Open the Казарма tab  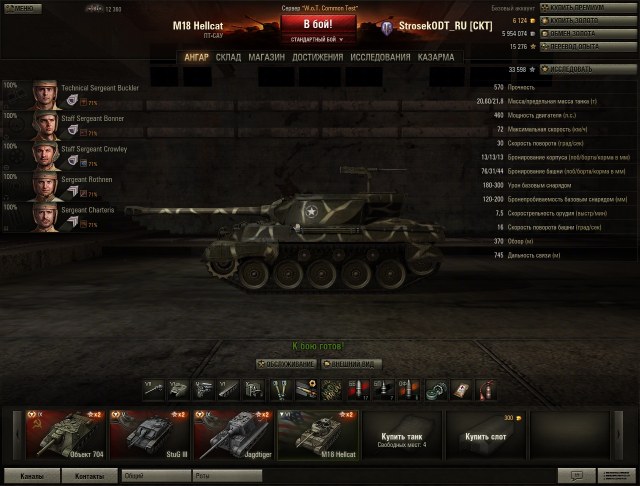[x=436, y=57]
